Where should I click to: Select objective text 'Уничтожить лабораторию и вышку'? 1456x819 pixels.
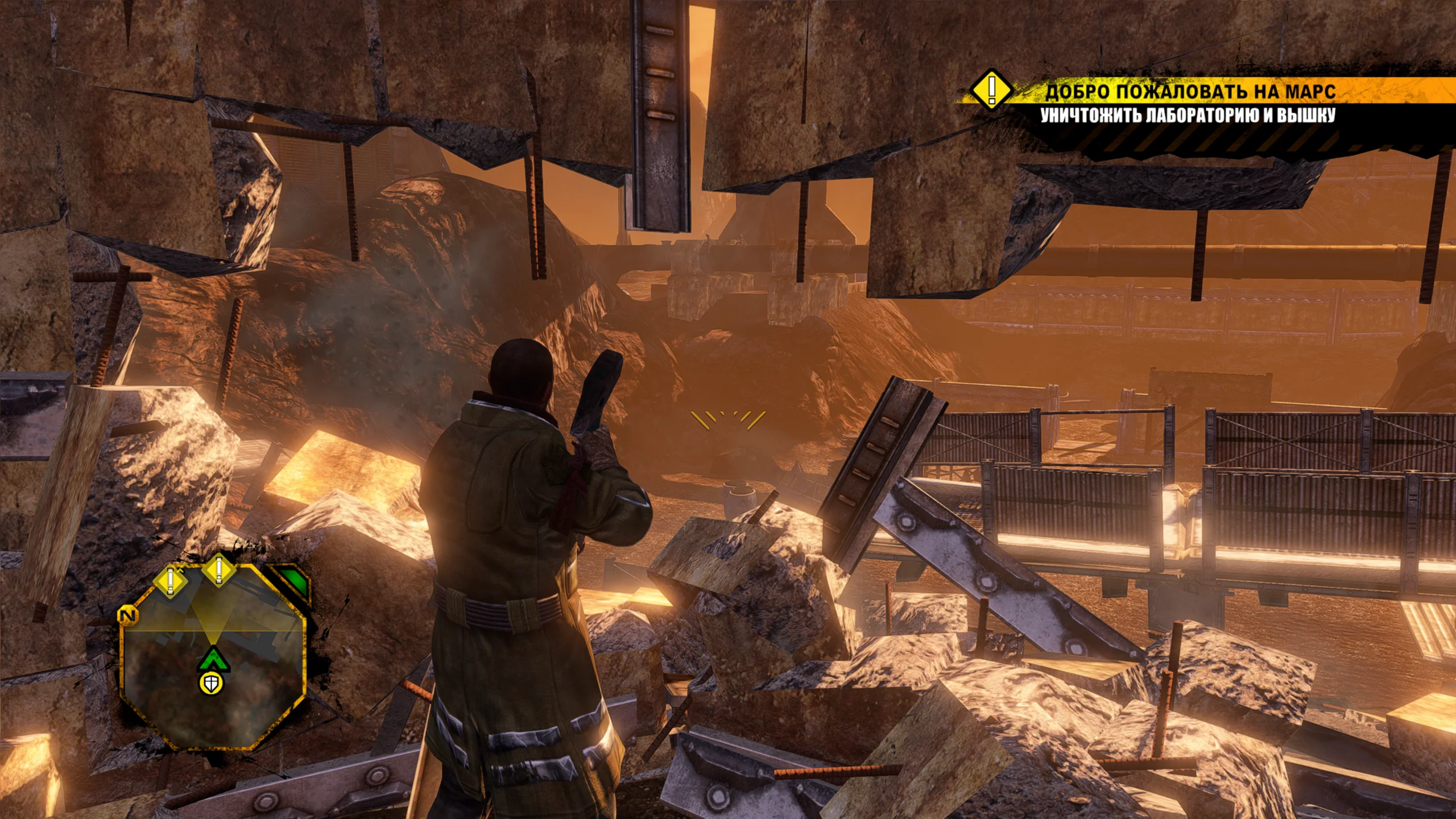(1188, 116)
